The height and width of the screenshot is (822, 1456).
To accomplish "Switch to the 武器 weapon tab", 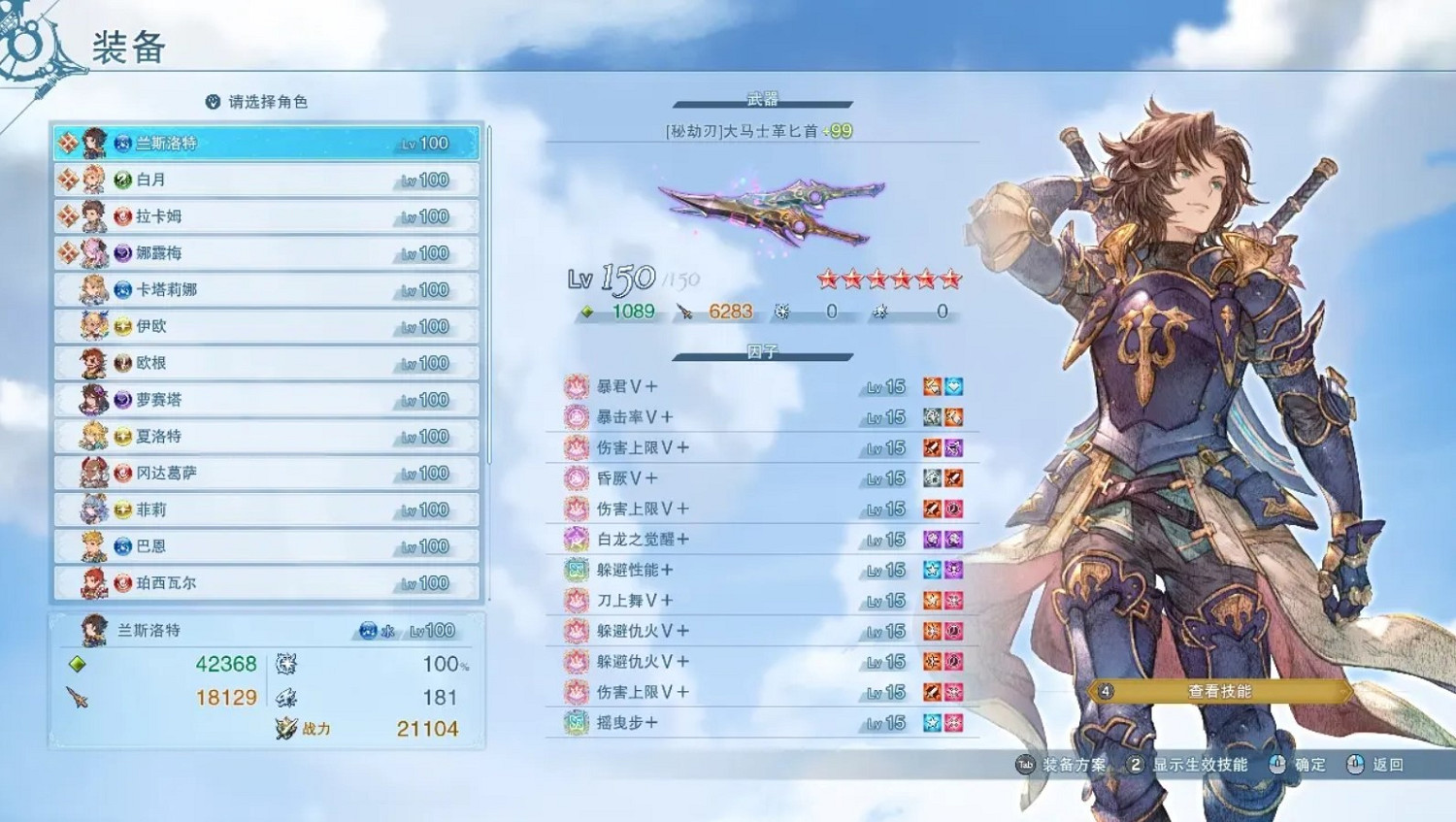I will 764,97.
